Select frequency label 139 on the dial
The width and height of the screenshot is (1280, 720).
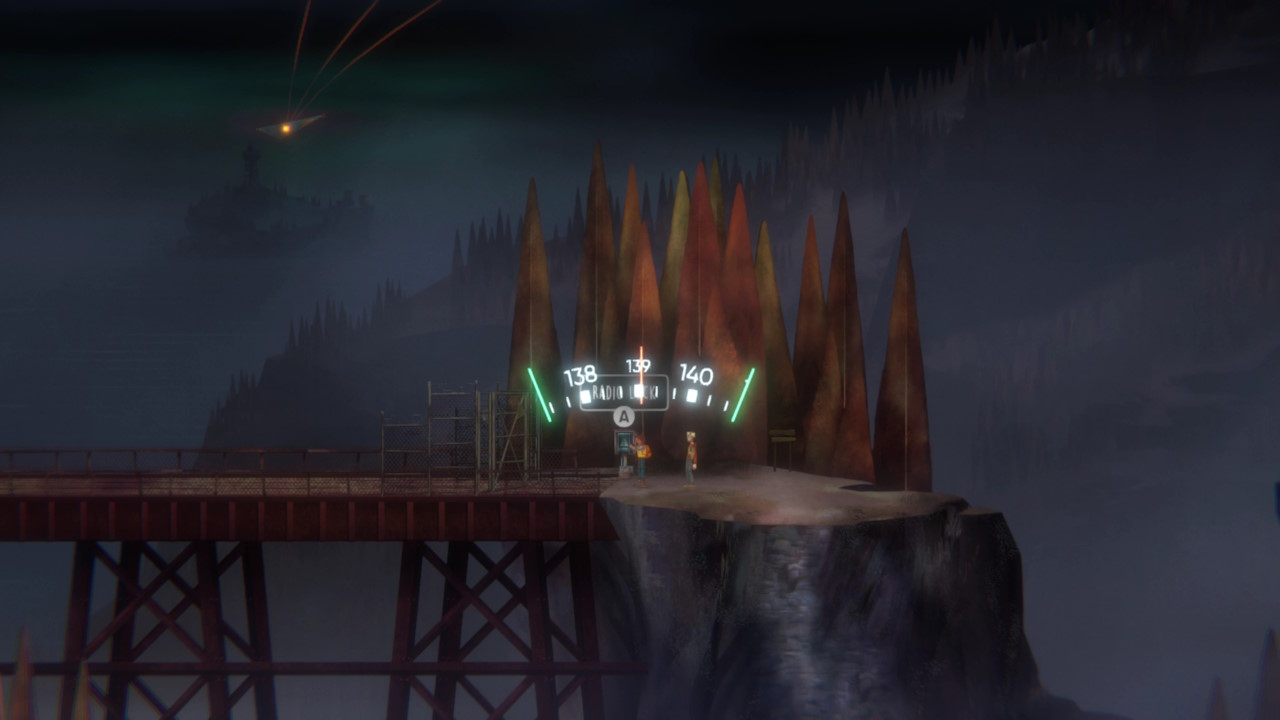[x=638, y=365]
